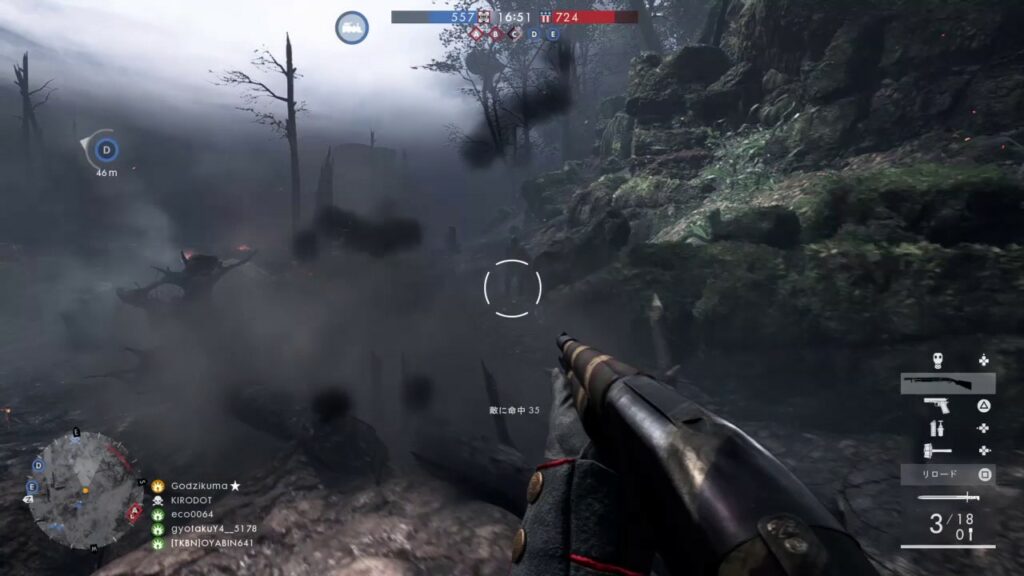Select the gas mask icon
Image resolution: width=1024 pixels, height=576 pixels.
(x=937, y=361)
